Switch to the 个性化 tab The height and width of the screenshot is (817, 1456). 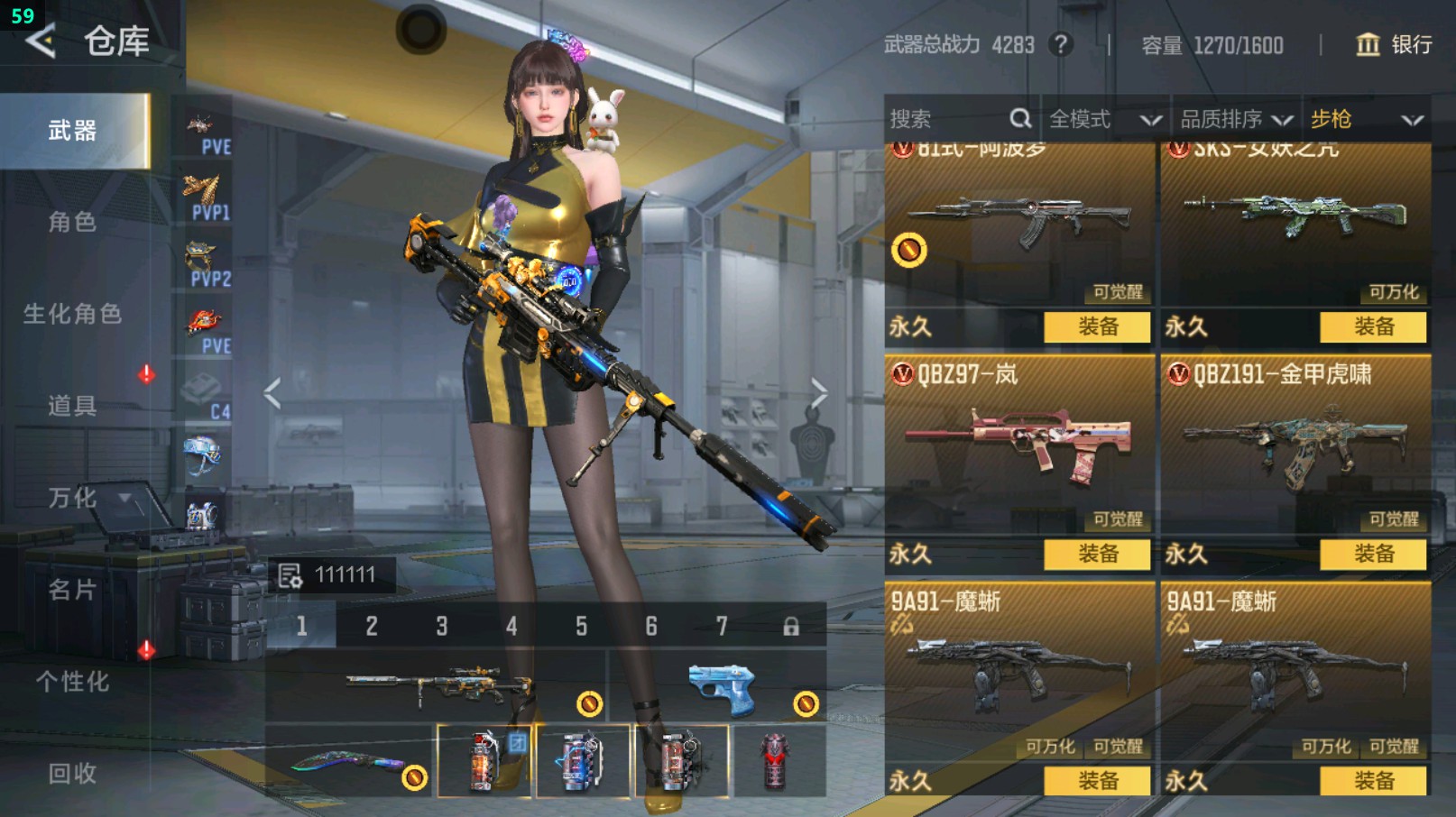click(72, 682)
